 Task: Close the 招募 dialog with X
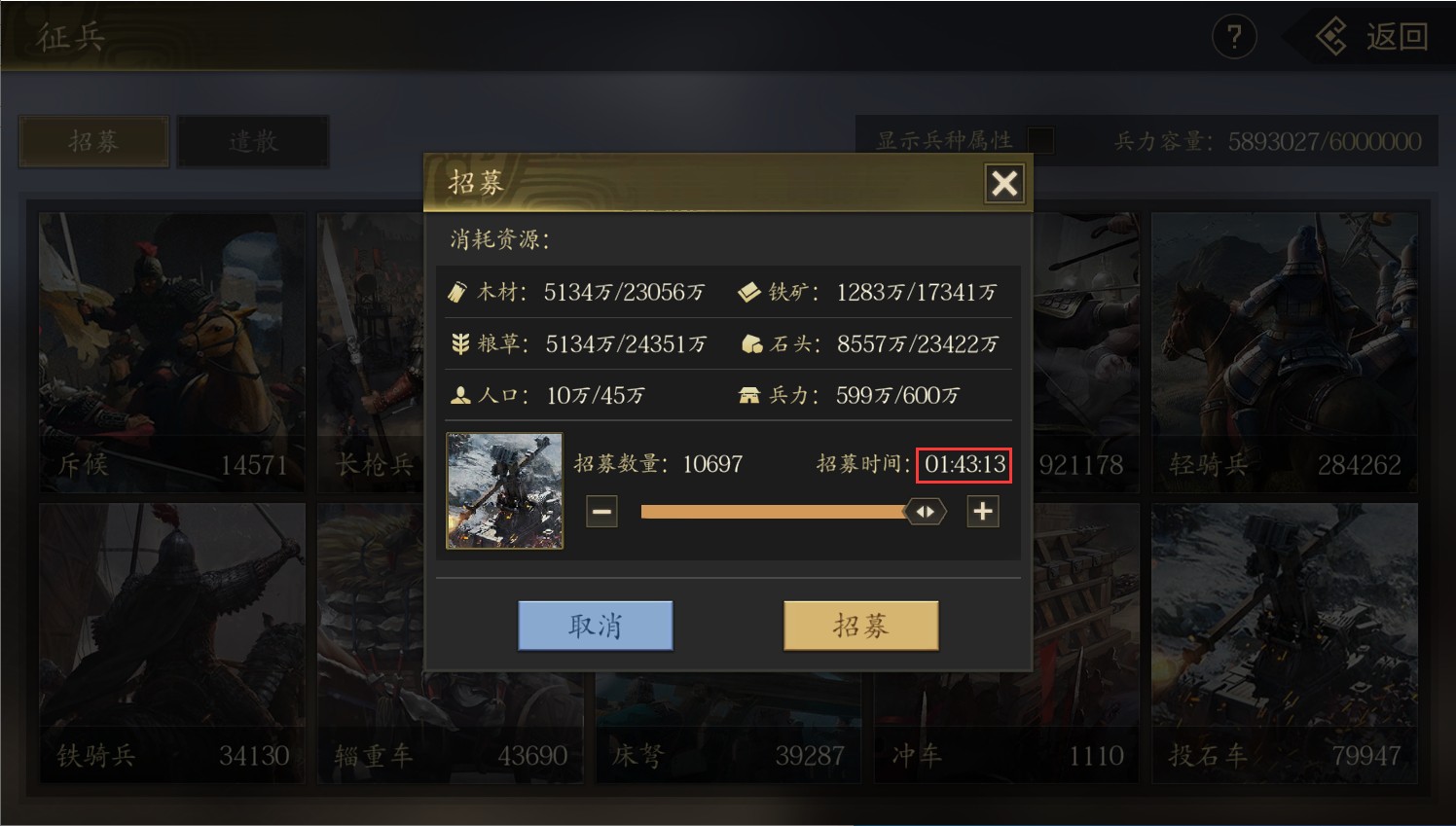[x=1003, y=183]
